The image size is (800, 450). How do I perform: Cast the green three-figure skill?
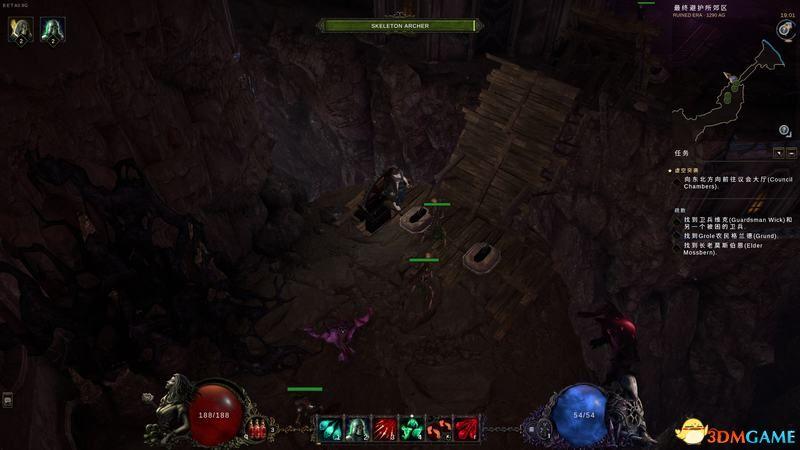410,429
